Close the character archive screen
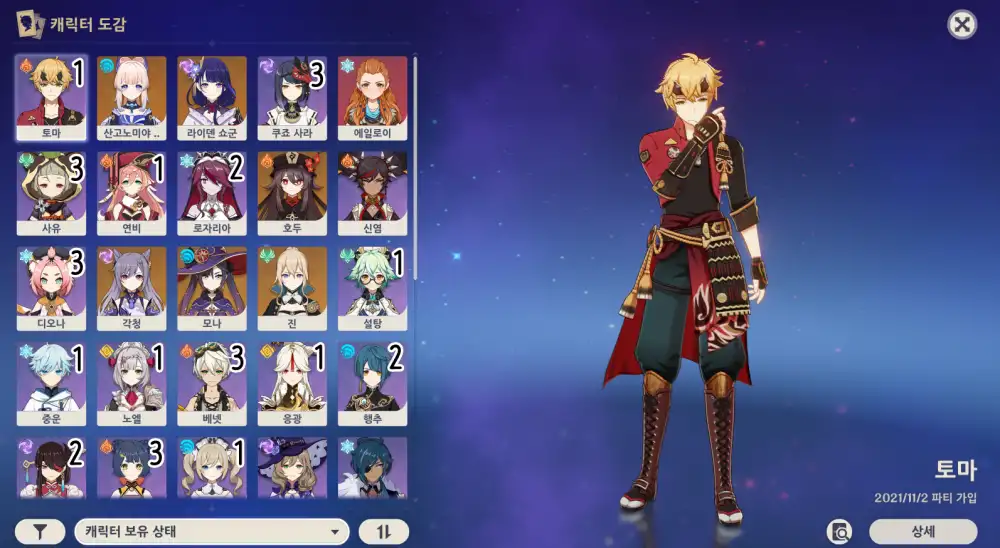This screenshot has width=1000, height=548. pos(962,25)
